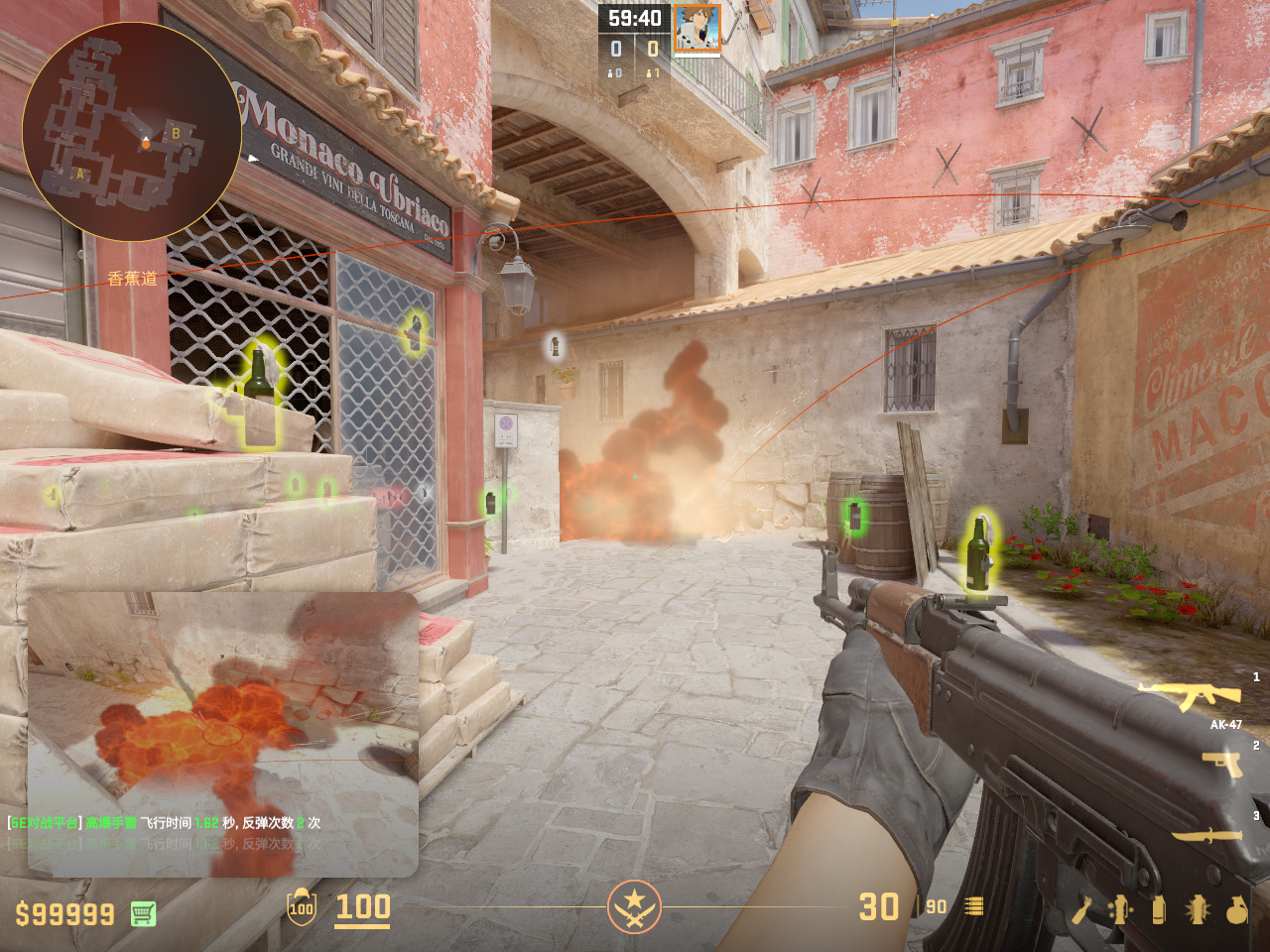
Task: Choose the HE grenade icon
Action: [x=1236, y=909]
